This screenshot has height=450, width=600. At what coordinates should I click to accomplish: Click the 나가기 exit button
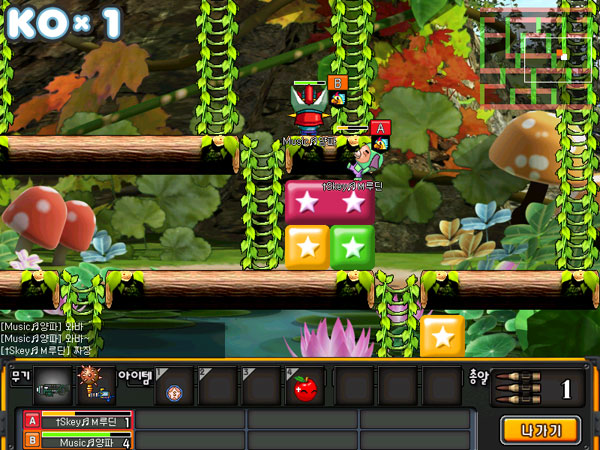(x=540, y=431)
